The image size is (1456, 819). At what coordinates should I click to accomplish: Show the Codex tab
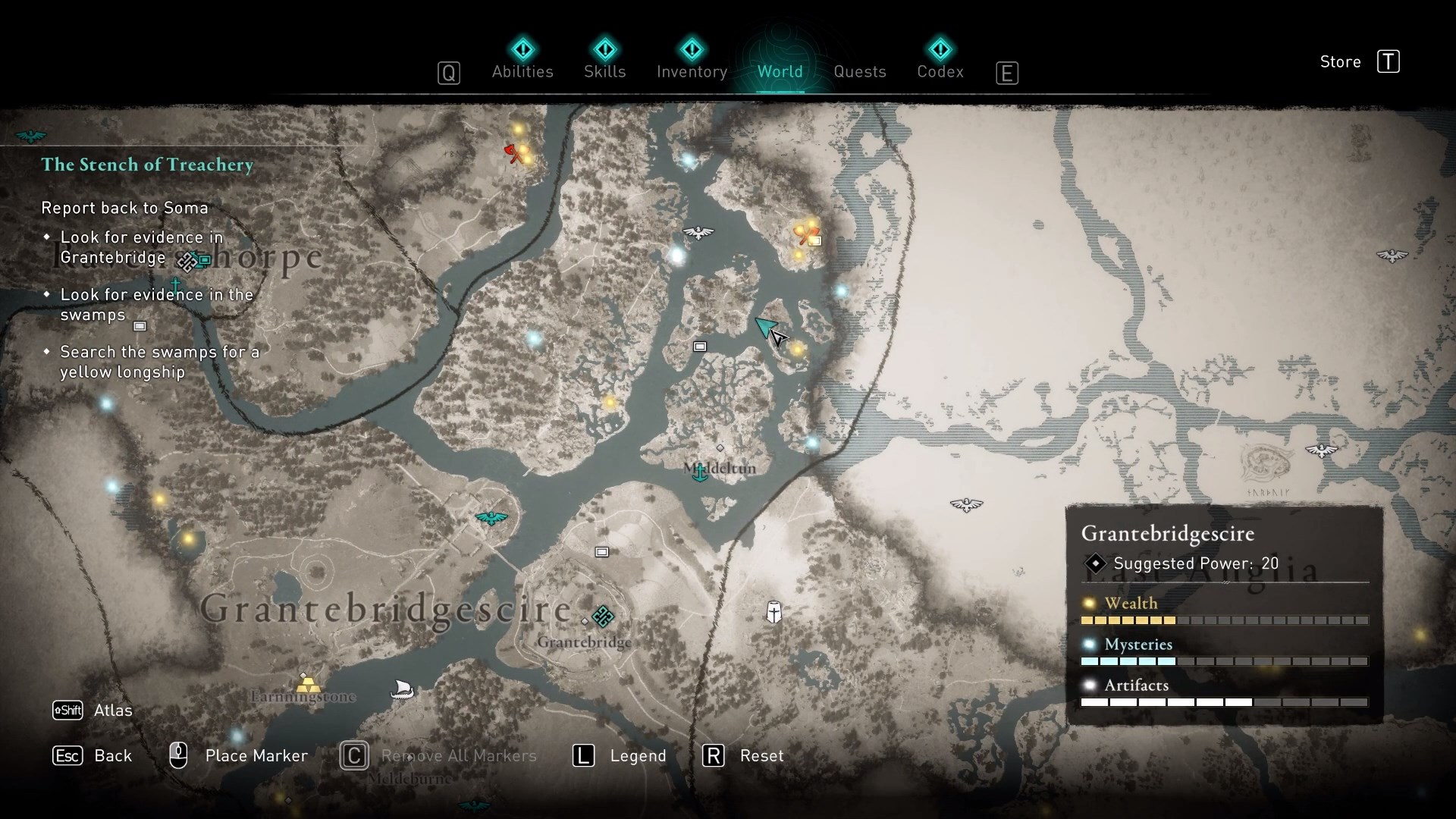(940, 71)
